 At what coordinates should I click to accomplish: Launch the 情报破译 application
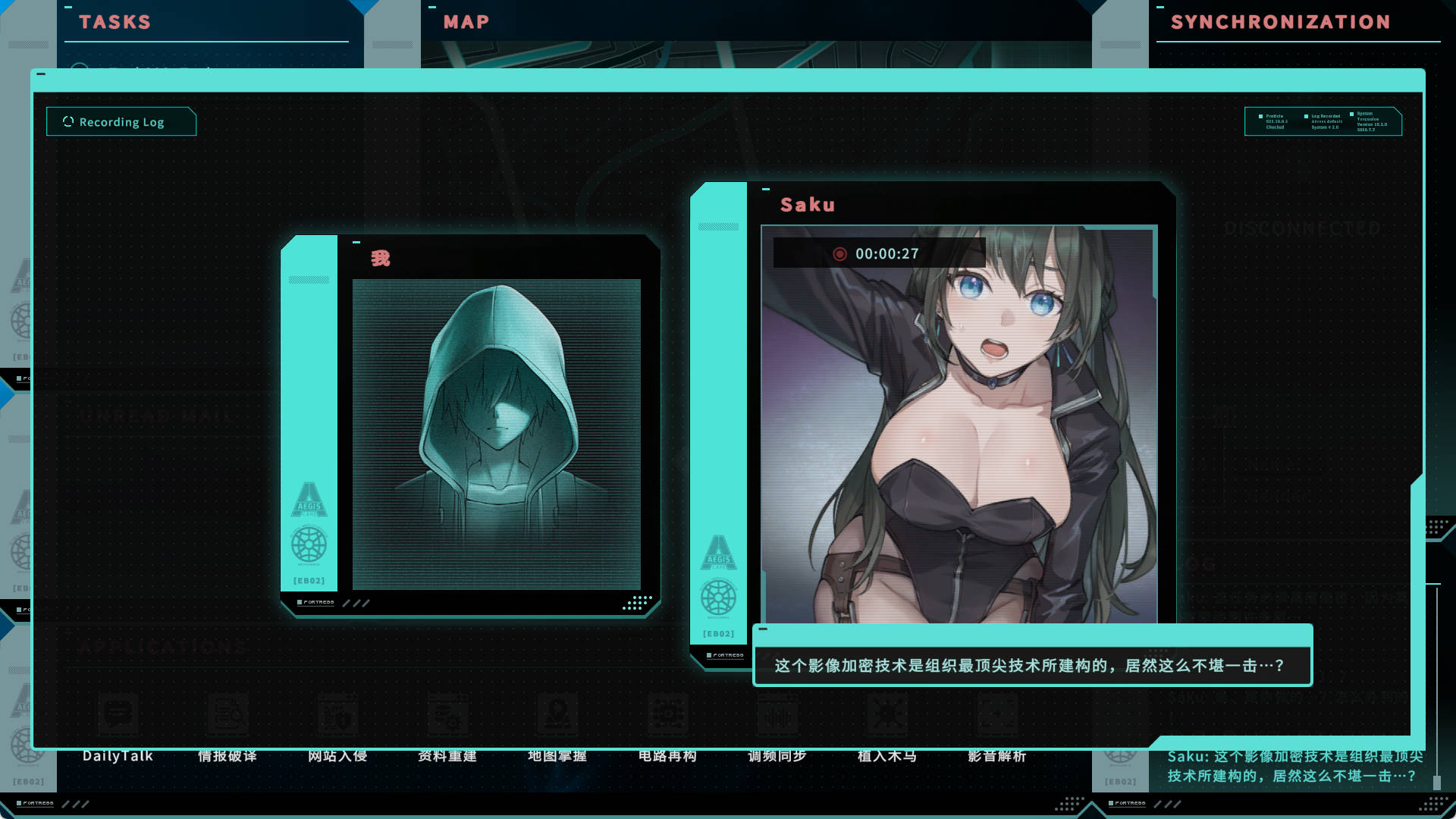point(227,755)
